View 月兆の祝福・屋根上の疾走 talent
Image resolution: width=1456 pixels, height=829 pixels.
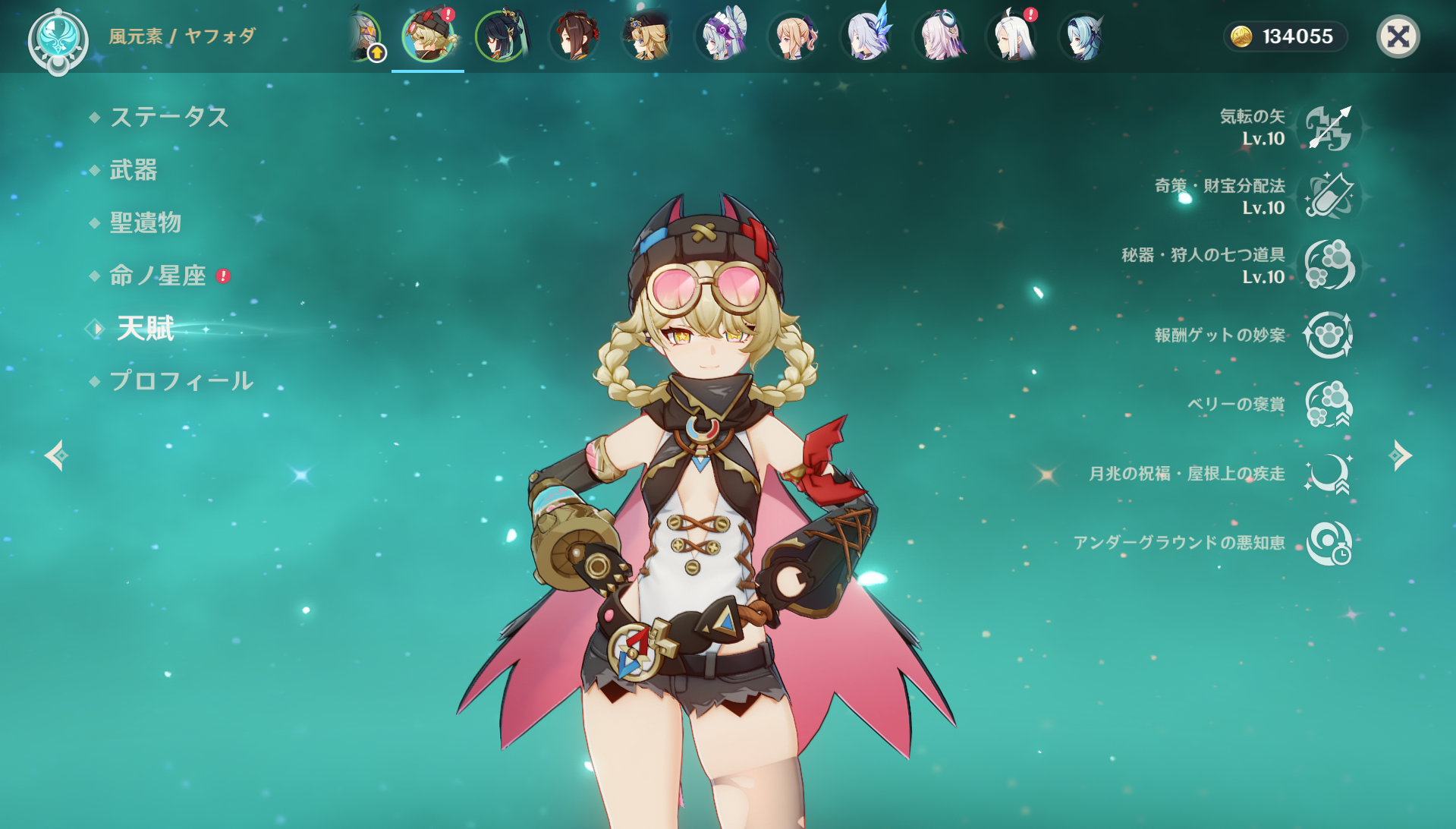click(1328, 474)
